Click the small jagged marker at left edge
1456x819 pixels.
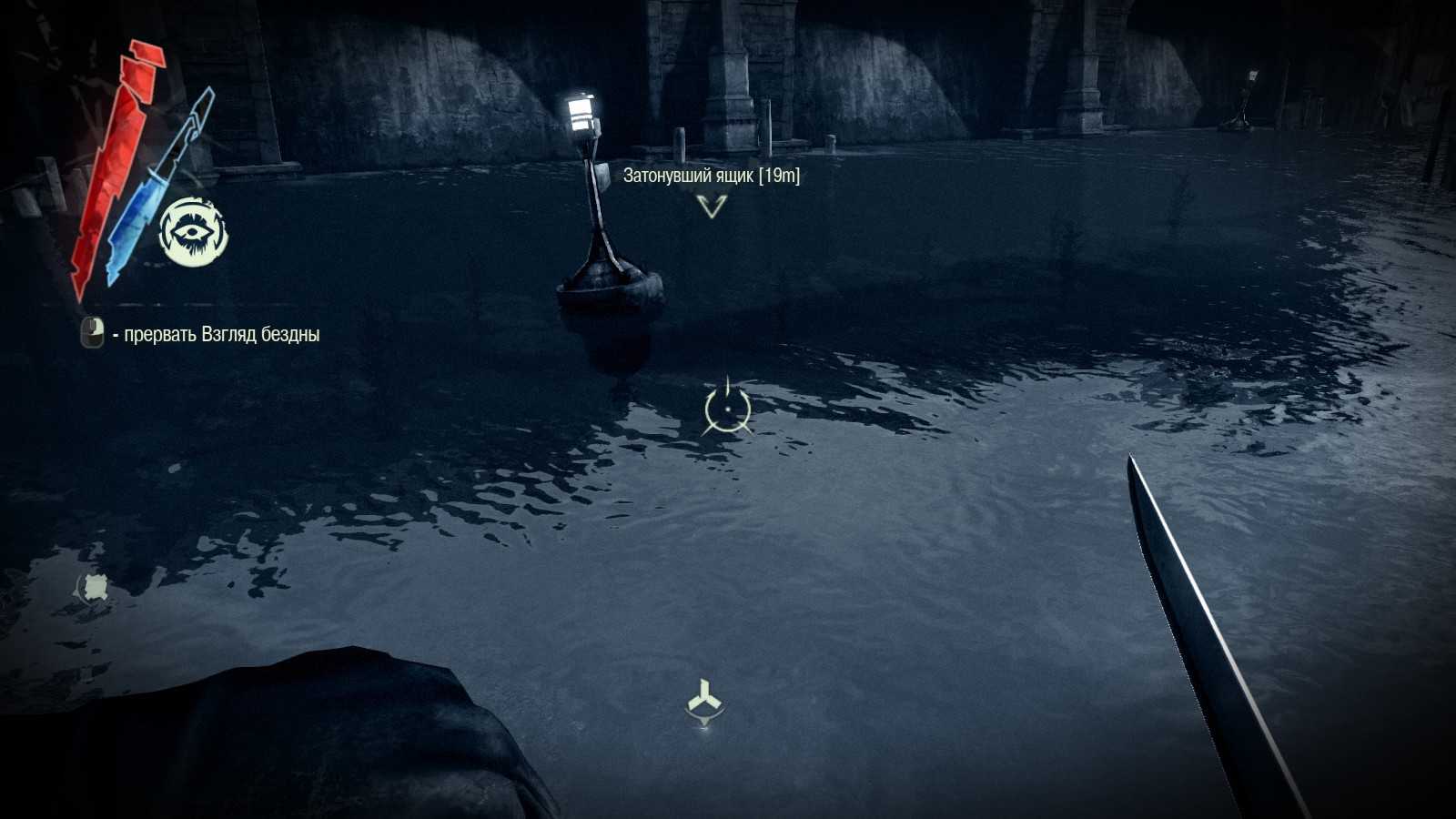(93, 587)
